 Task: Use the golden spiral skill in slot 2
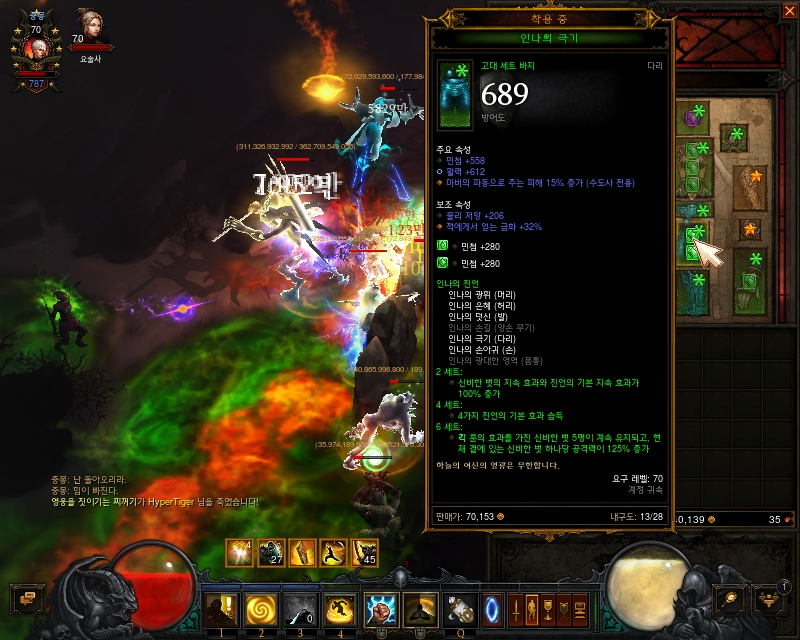(259, 607)
